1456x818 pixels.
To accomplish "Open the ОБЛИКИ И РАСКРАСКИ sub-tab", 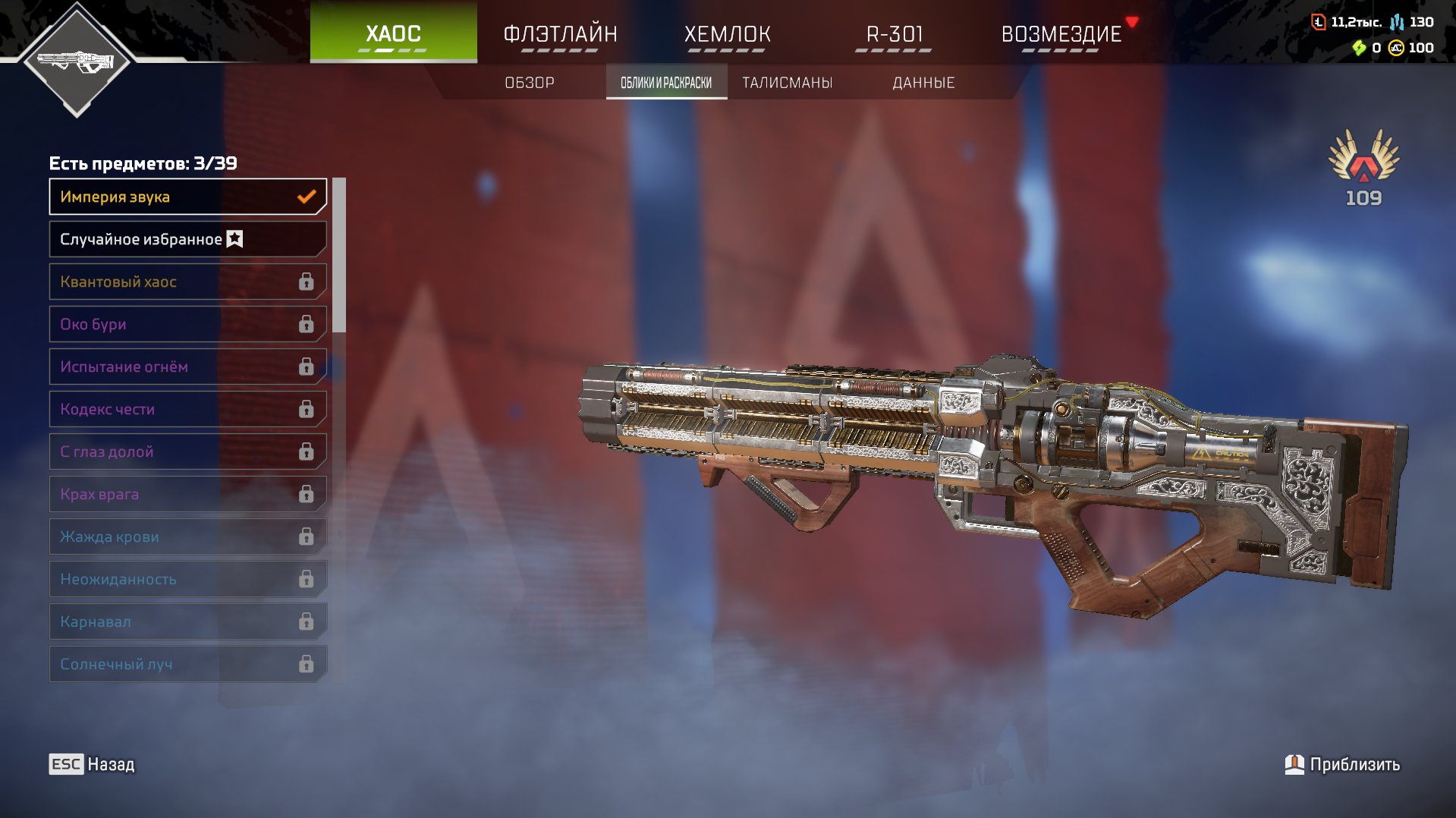I will click(x=666, y=82).
